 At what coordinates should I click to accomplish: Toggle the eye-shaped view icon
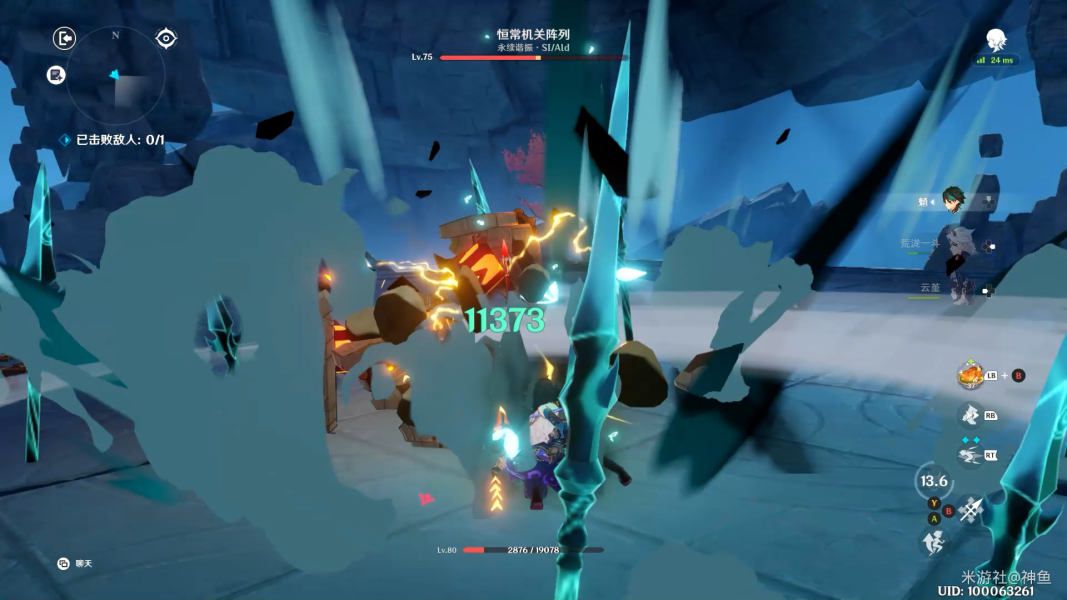click(x=166, y=39)
